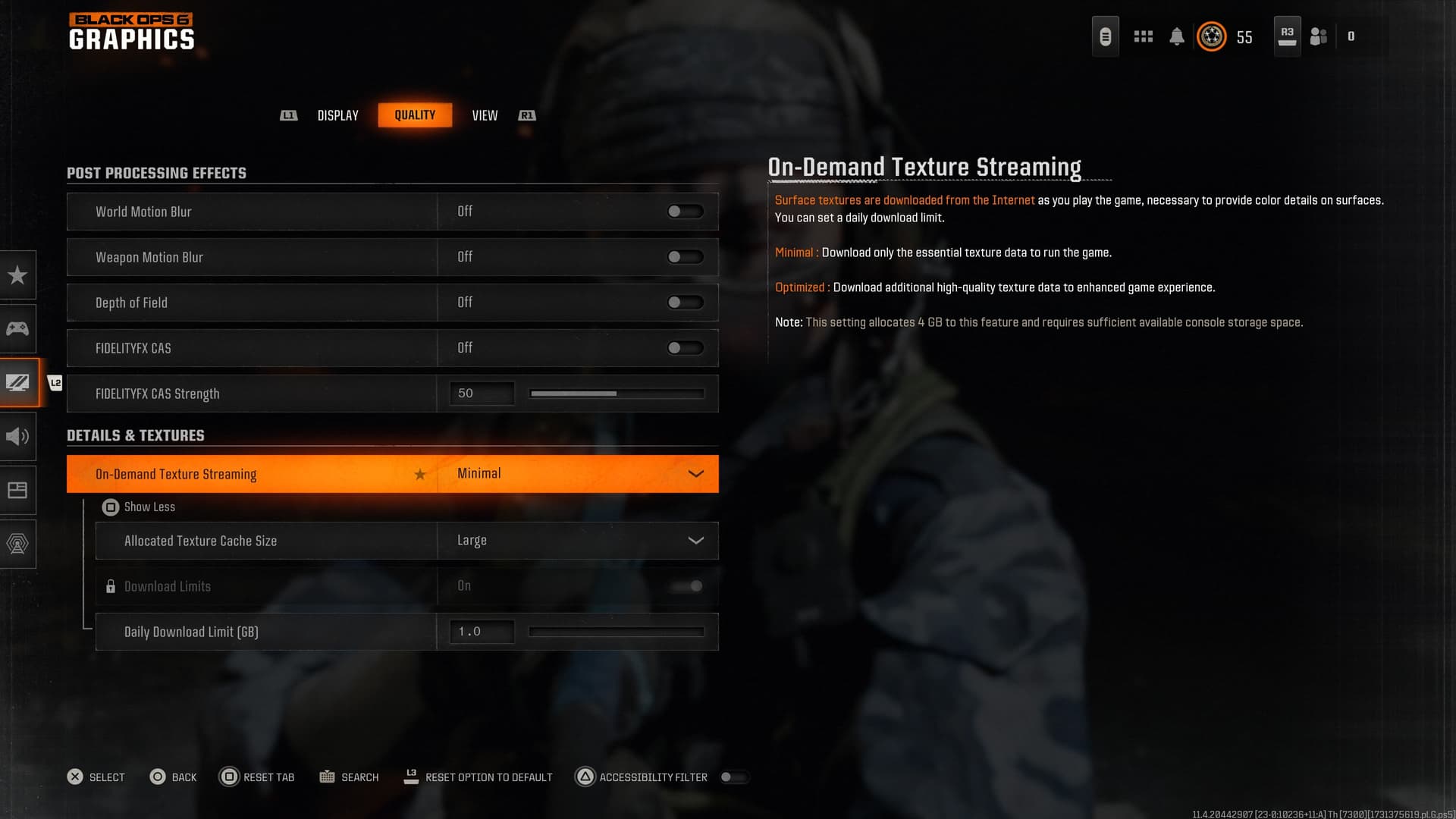Open notifications via the bell icon
Viewport: 1456px width, 819px height.
click(1177, 36)
